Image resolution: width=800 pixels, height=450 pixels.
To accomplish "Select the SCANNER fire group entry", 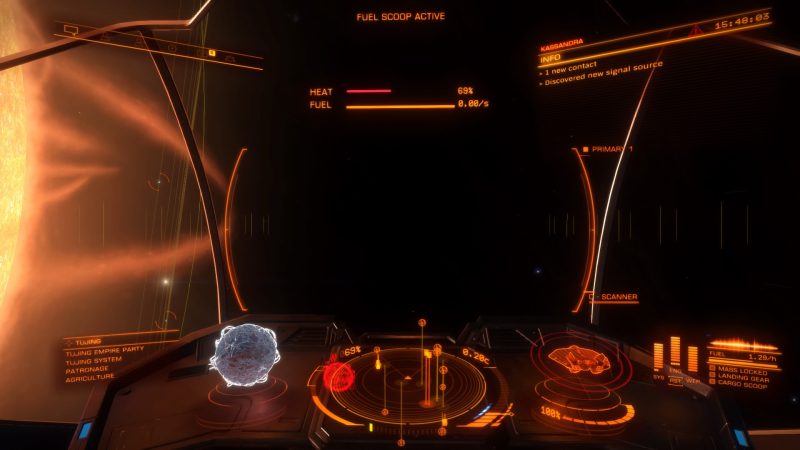I will point(617,297).
